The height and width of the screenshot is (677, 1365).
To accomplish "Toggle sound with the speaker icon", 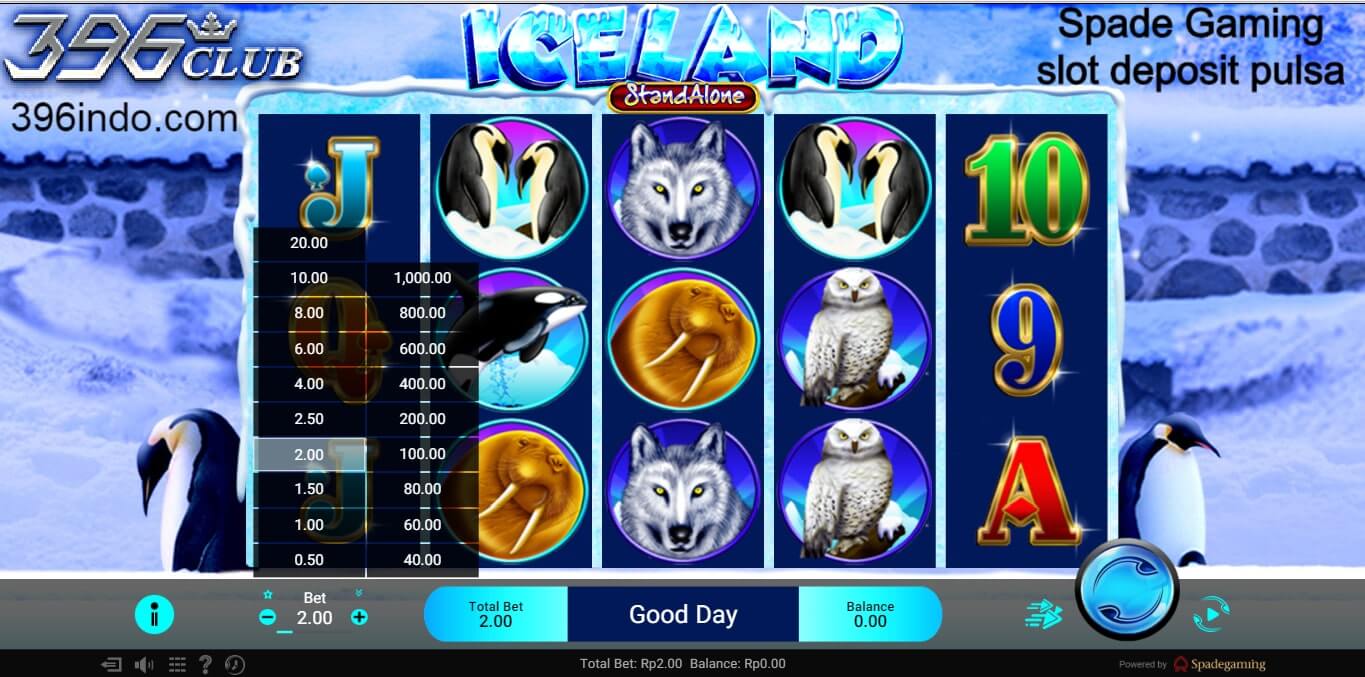I will [144, 664].
